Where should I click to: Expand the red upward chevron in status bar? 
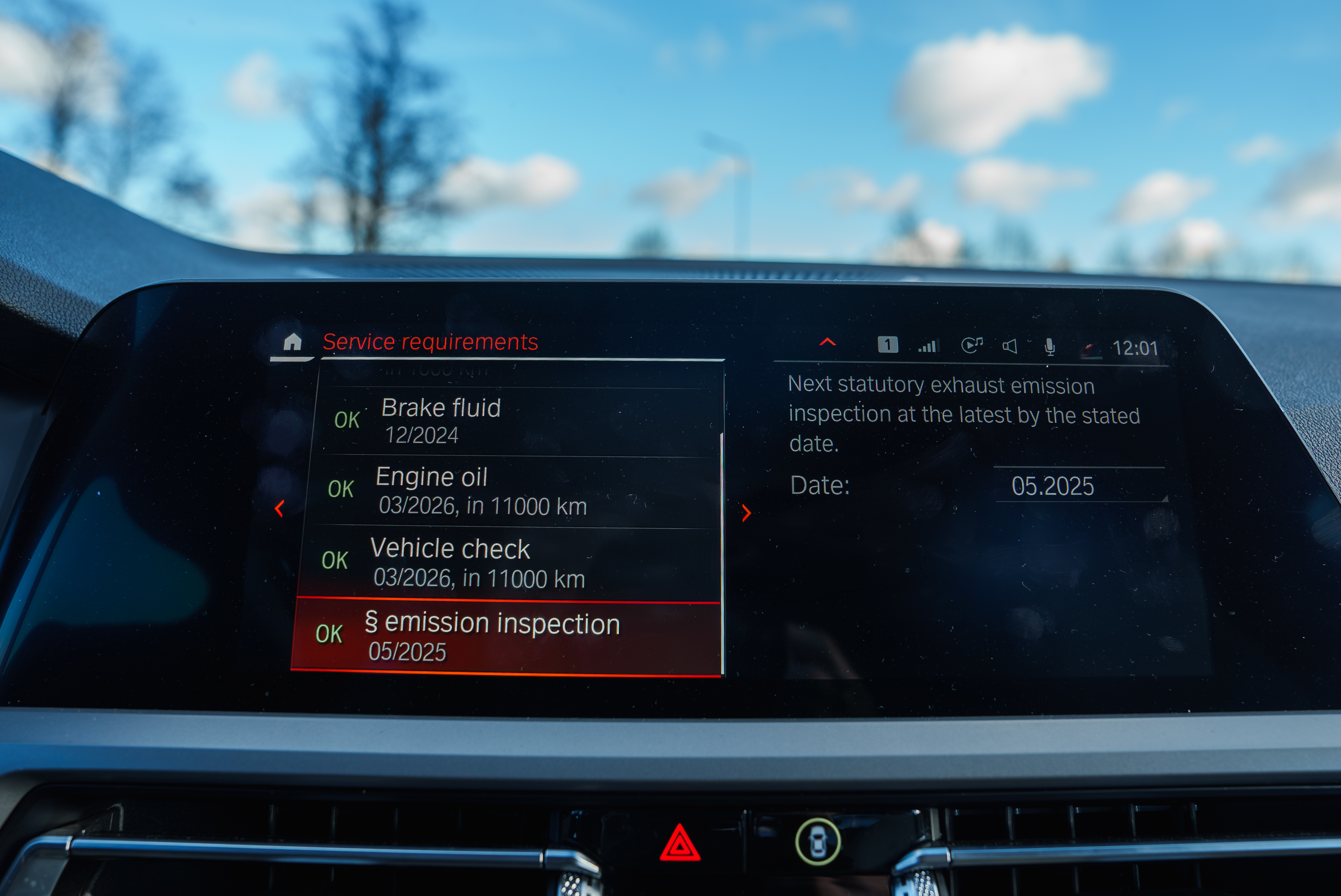pos(827,342)
